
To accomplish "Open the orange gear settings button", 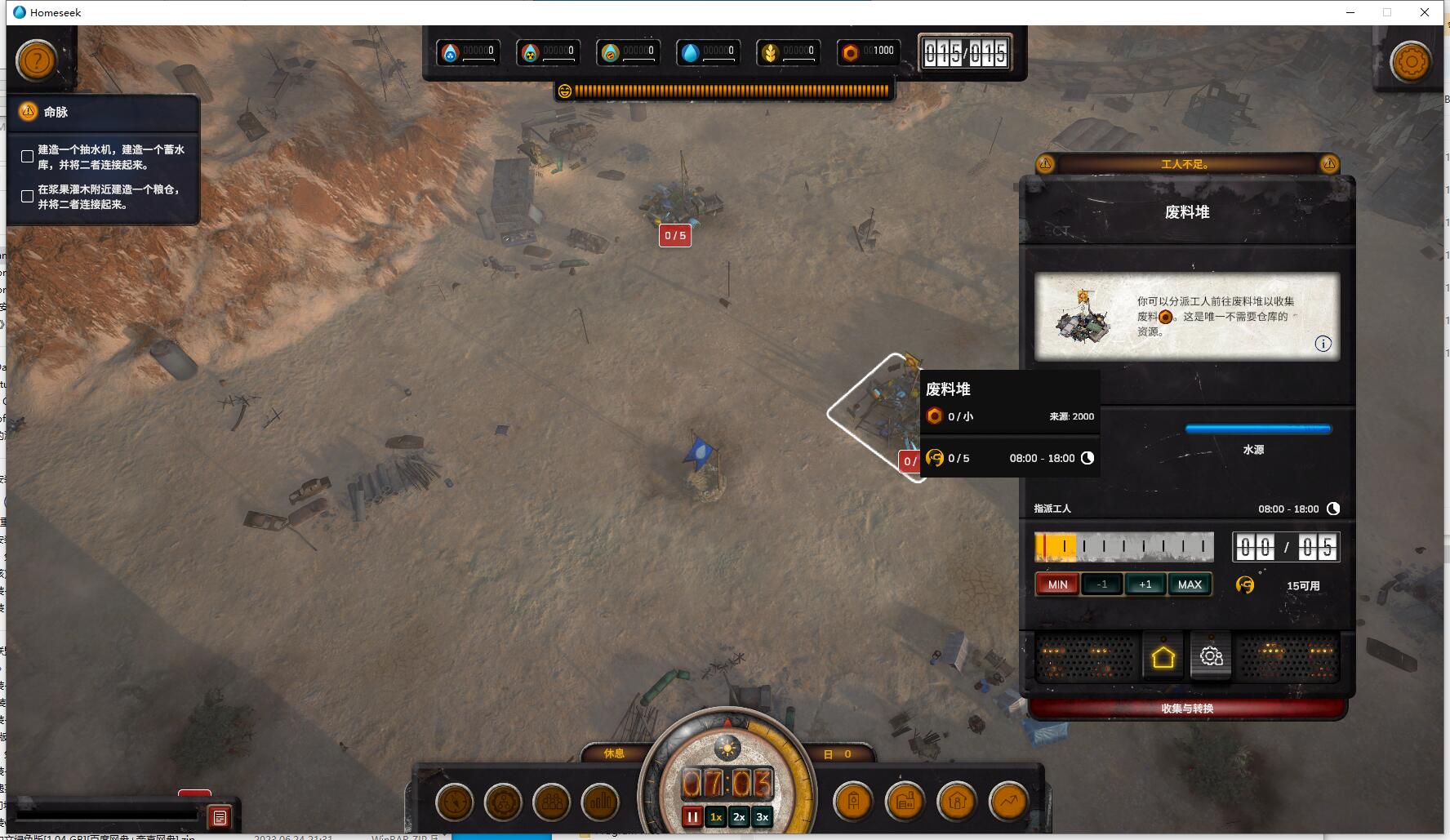I will tap(1411, 61).
